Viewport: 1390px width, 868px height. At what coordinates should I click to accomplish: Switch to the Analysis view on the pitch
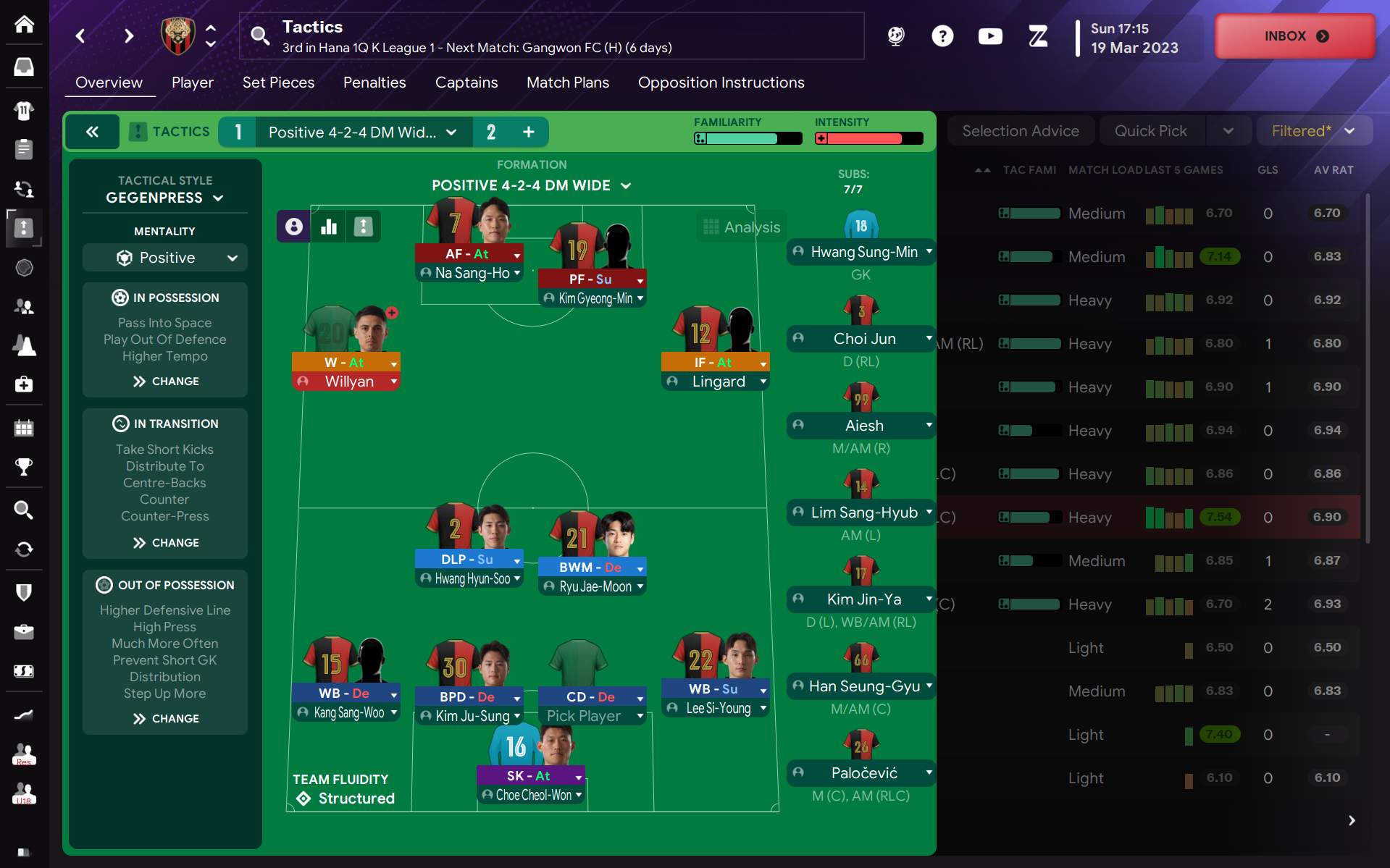click(741, 226)
